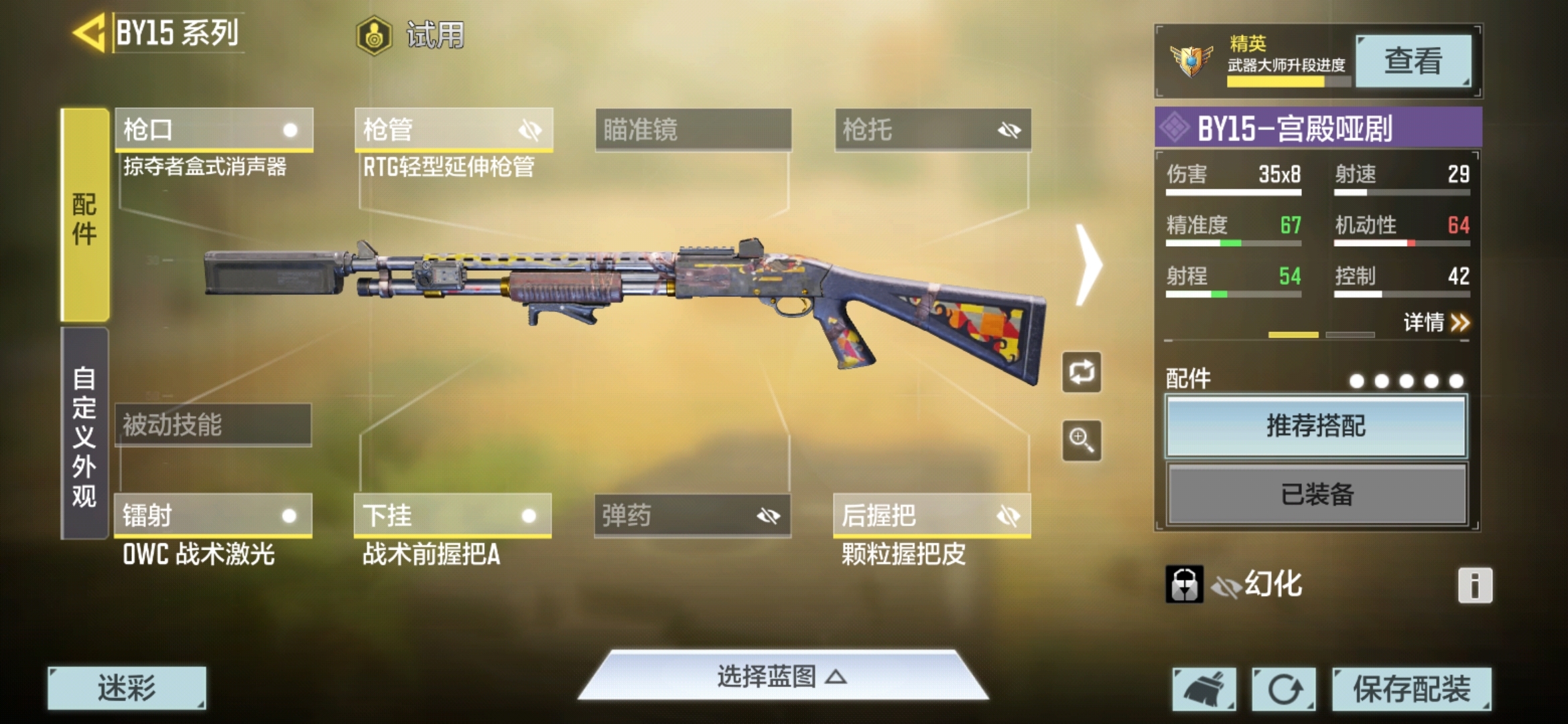
Task: Click the magnifier inspect weapon icon
Action: (1082, 440)
